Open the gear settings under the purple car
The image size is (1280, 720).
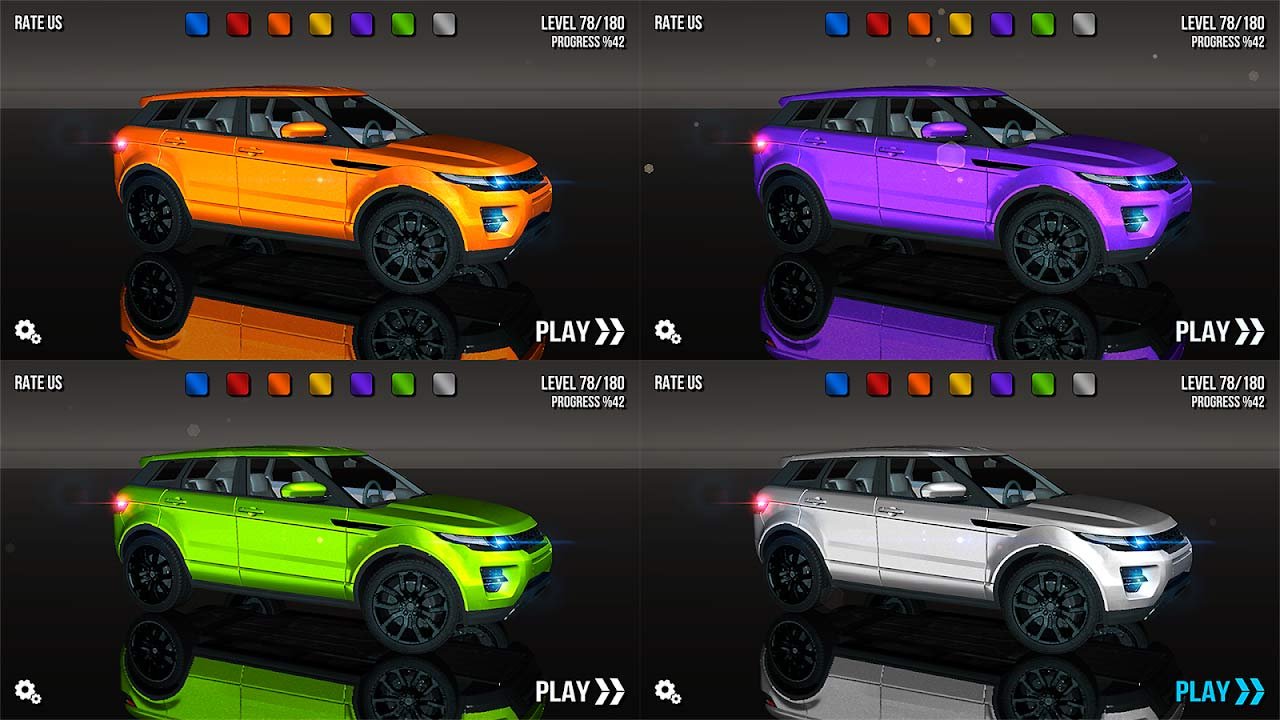pos(668,332)
